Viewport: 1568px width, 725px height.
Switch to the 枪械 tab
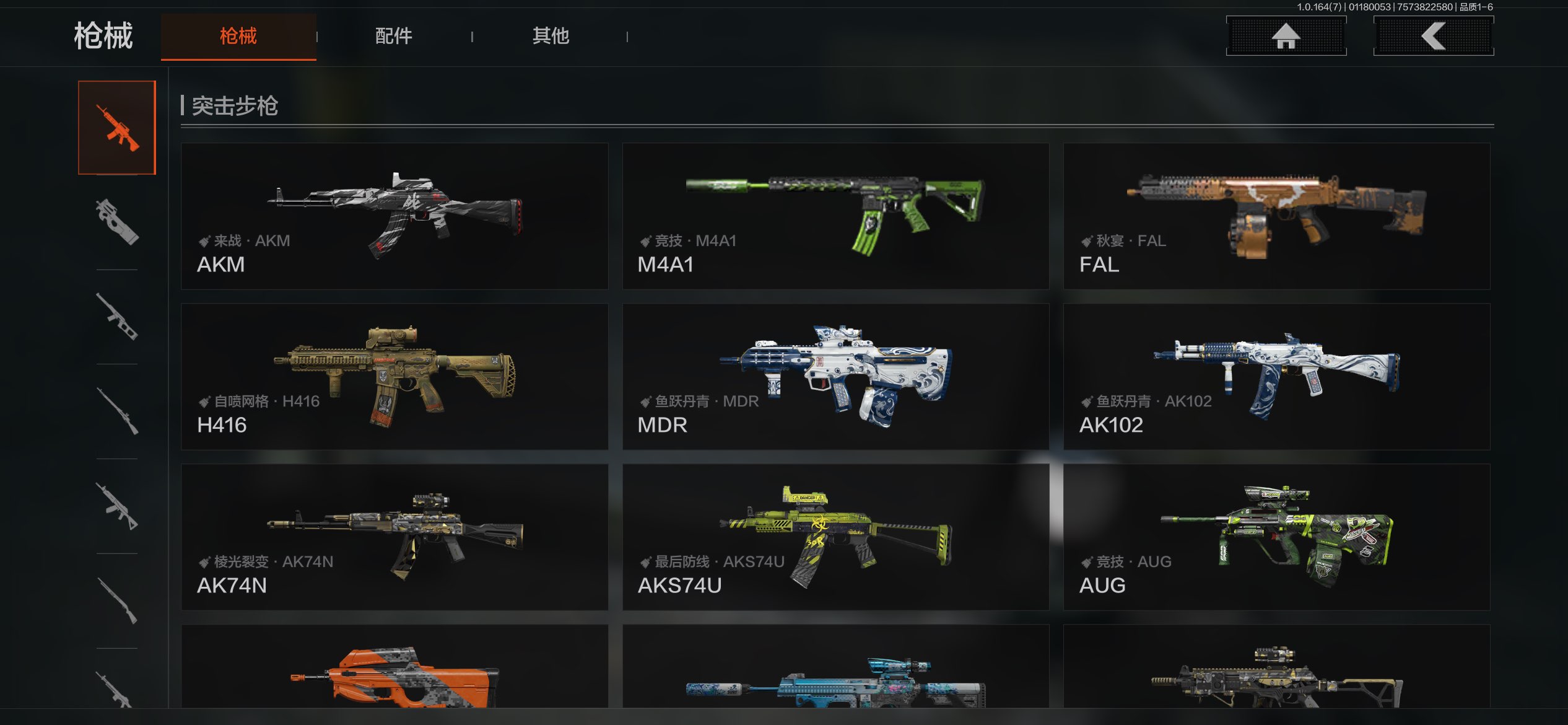coord(238,36)
